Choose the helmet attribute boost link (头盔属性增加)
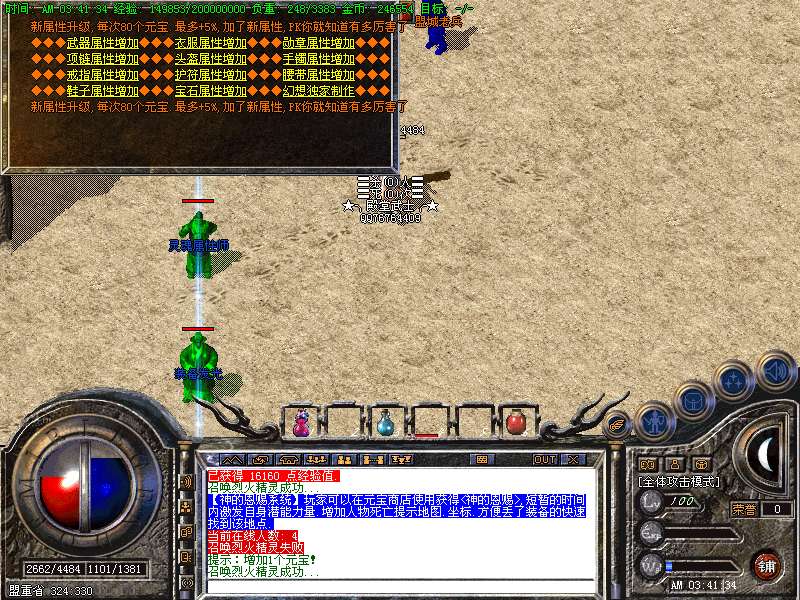 coord(209,59)
